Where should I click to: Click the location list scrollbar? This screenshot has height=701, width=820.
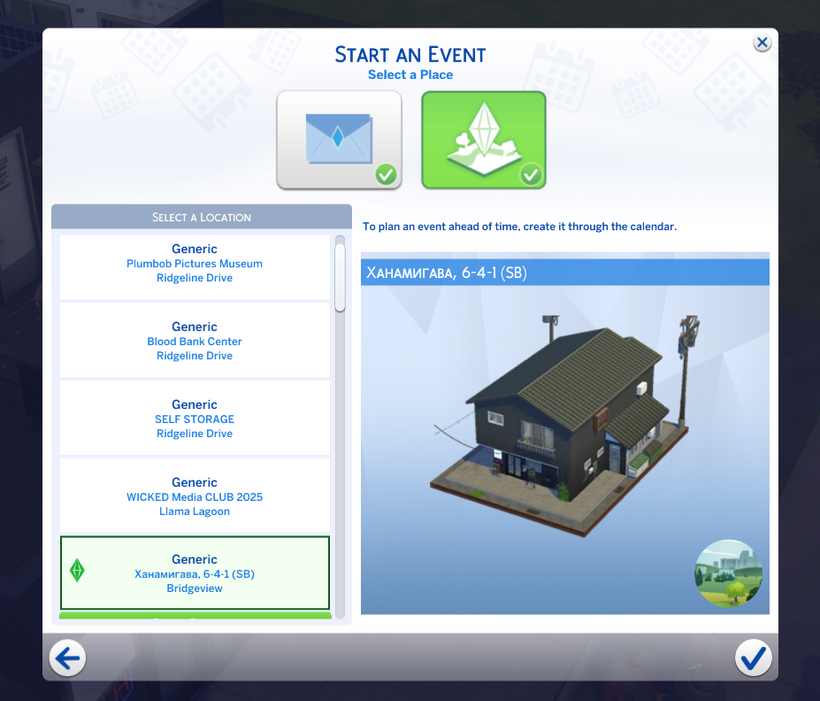click(340, 276)
